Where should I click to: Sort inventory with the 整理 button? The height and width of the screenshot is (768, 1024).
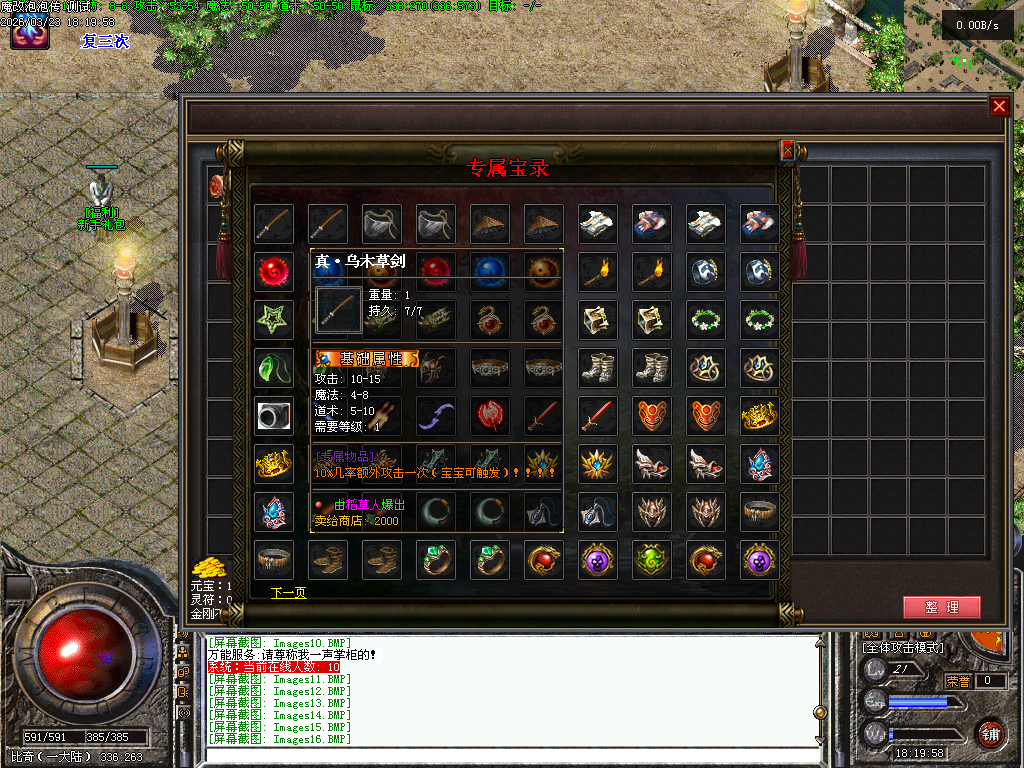tap(941, 607)
